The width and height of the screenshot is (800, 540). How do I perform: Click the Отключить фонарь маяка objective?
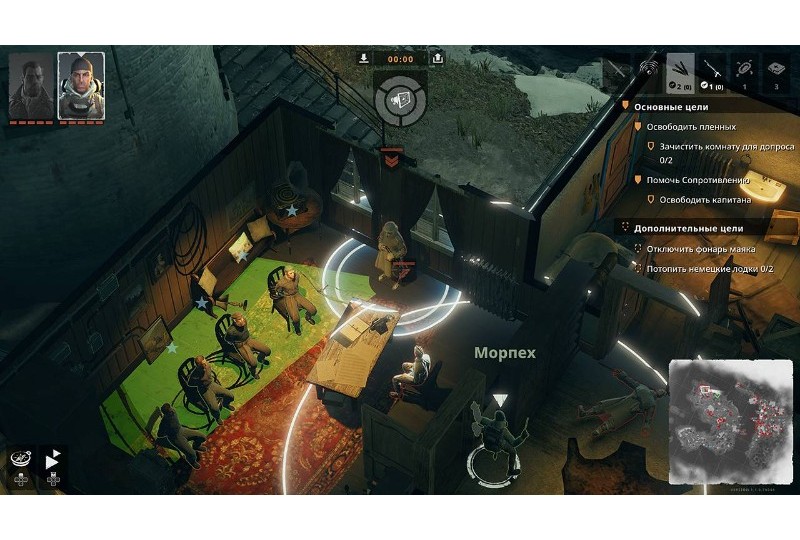point(700,248)
